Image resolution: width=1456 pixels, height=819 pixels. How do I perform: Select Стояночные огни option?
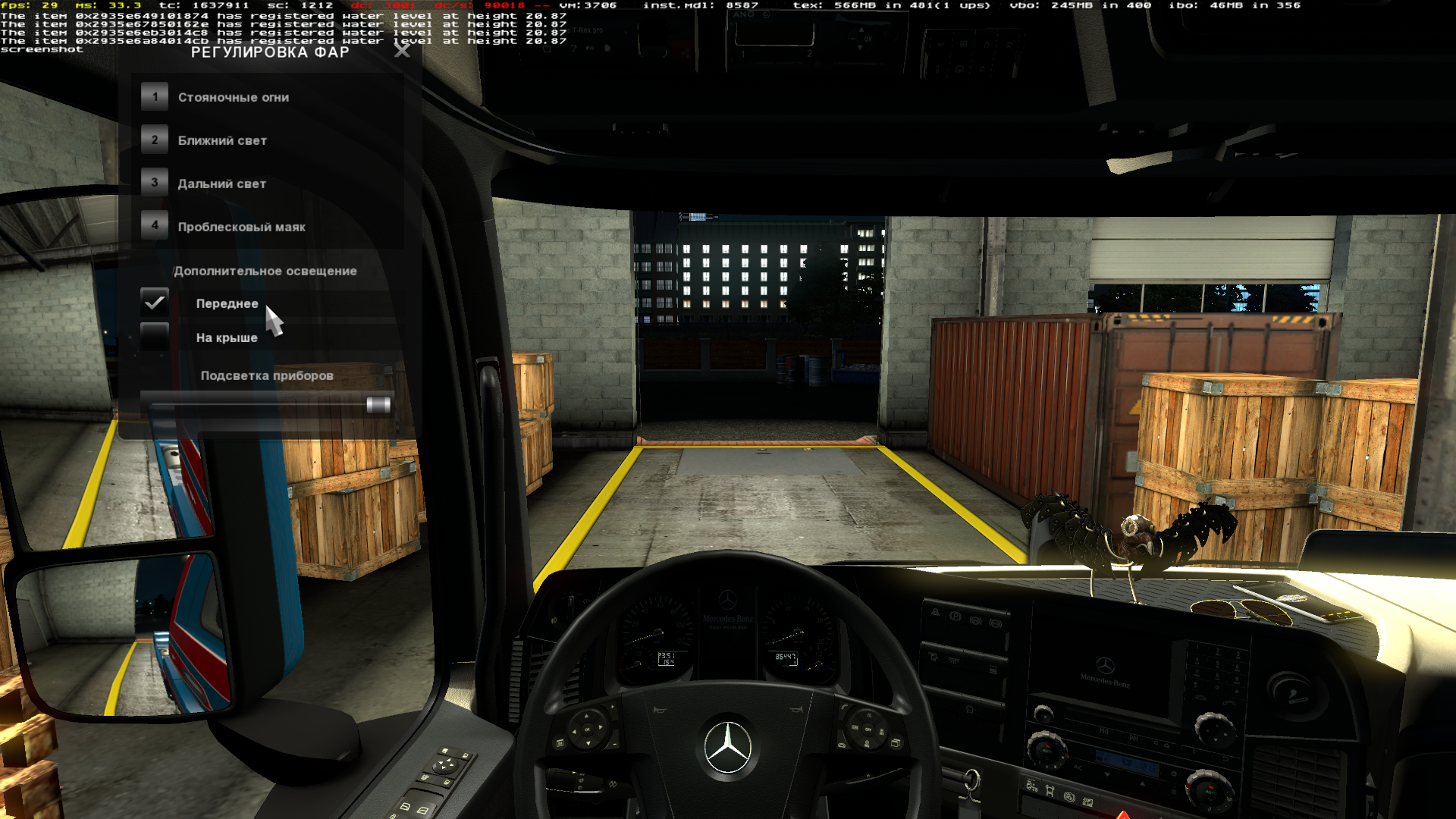[x=233, y=97]
